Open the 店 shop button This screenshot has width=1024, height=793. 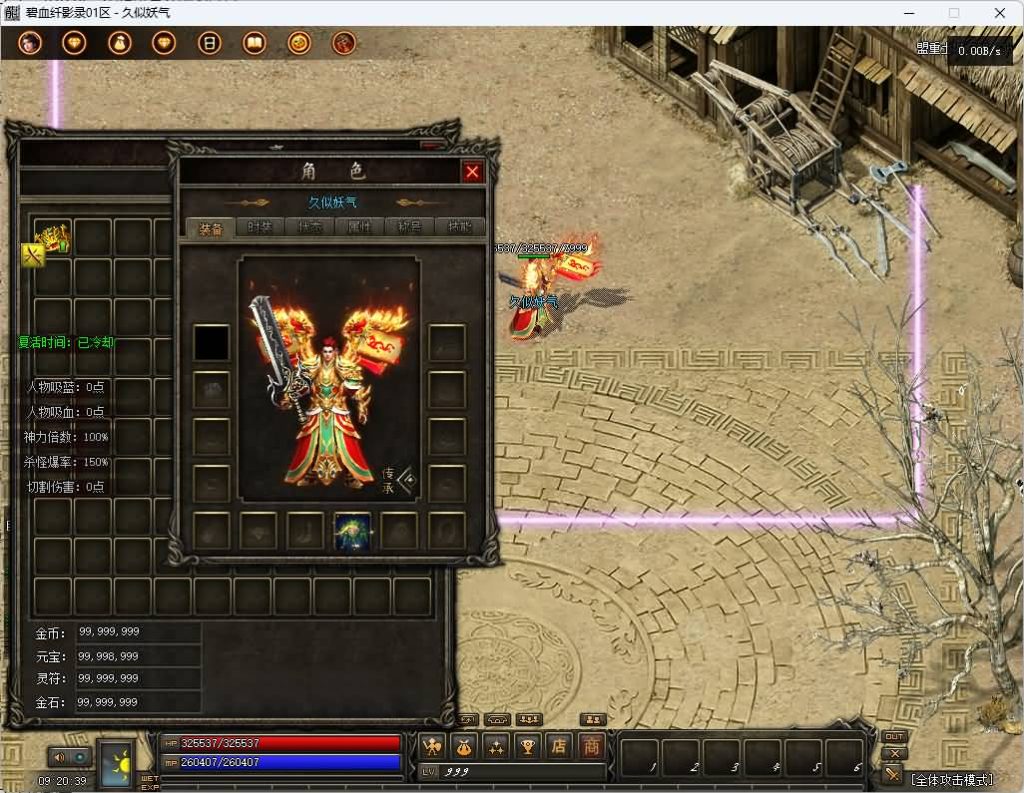[559, 745]
